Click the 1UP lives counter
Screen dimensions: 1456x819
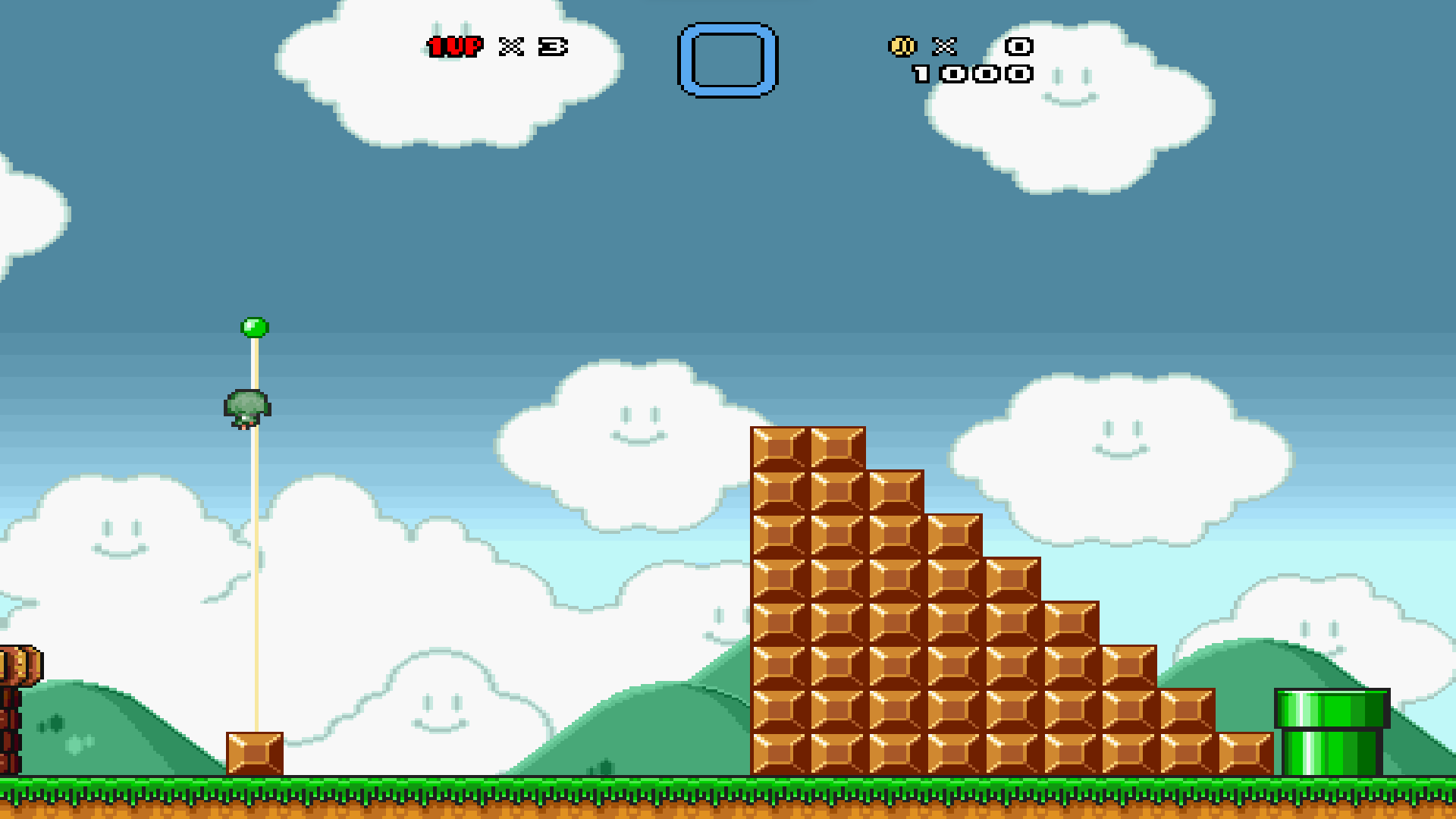point(455,48)
